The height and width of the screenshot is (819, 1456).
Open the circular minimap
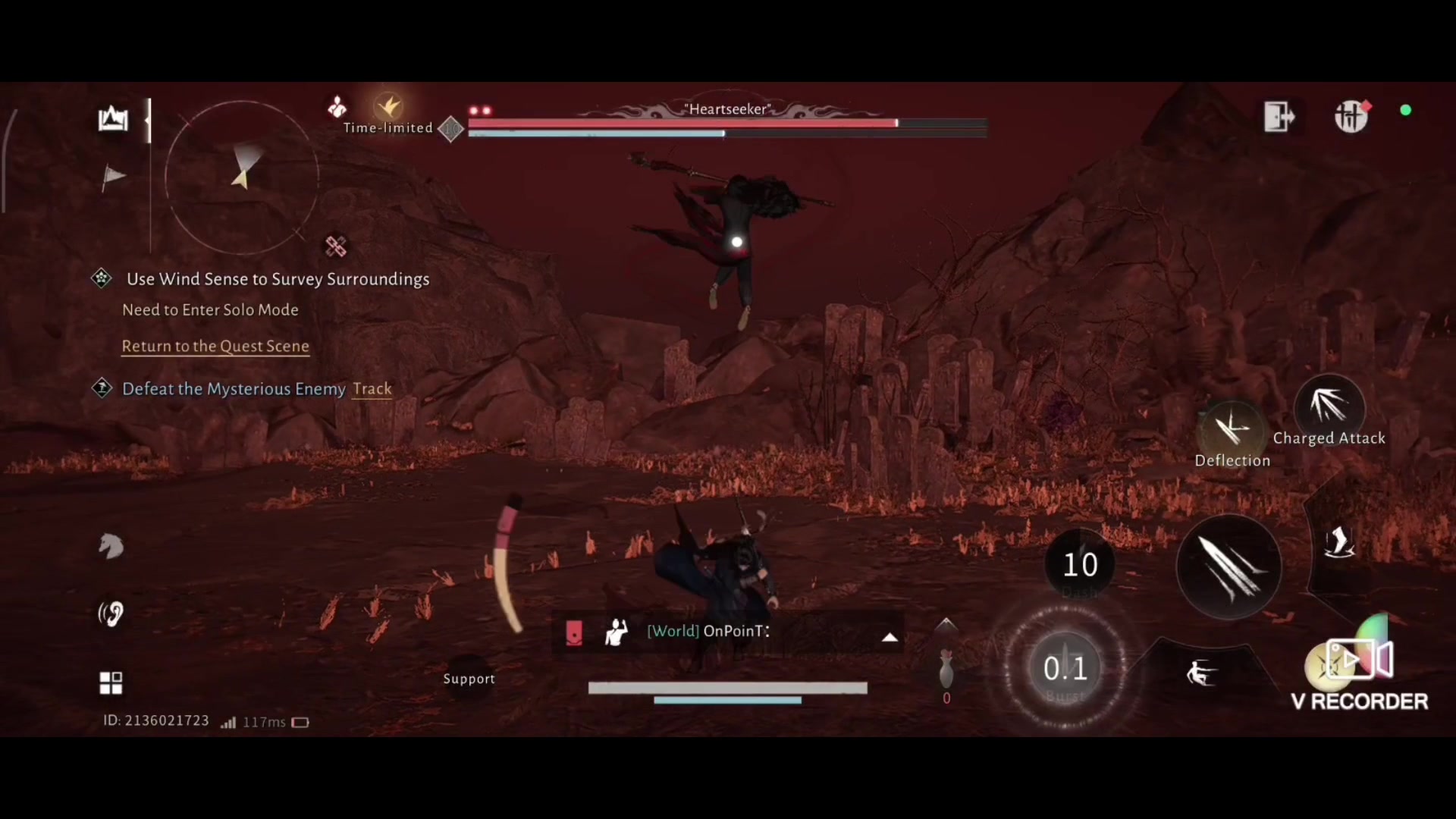pyautogui.click(x=241, y=177)
